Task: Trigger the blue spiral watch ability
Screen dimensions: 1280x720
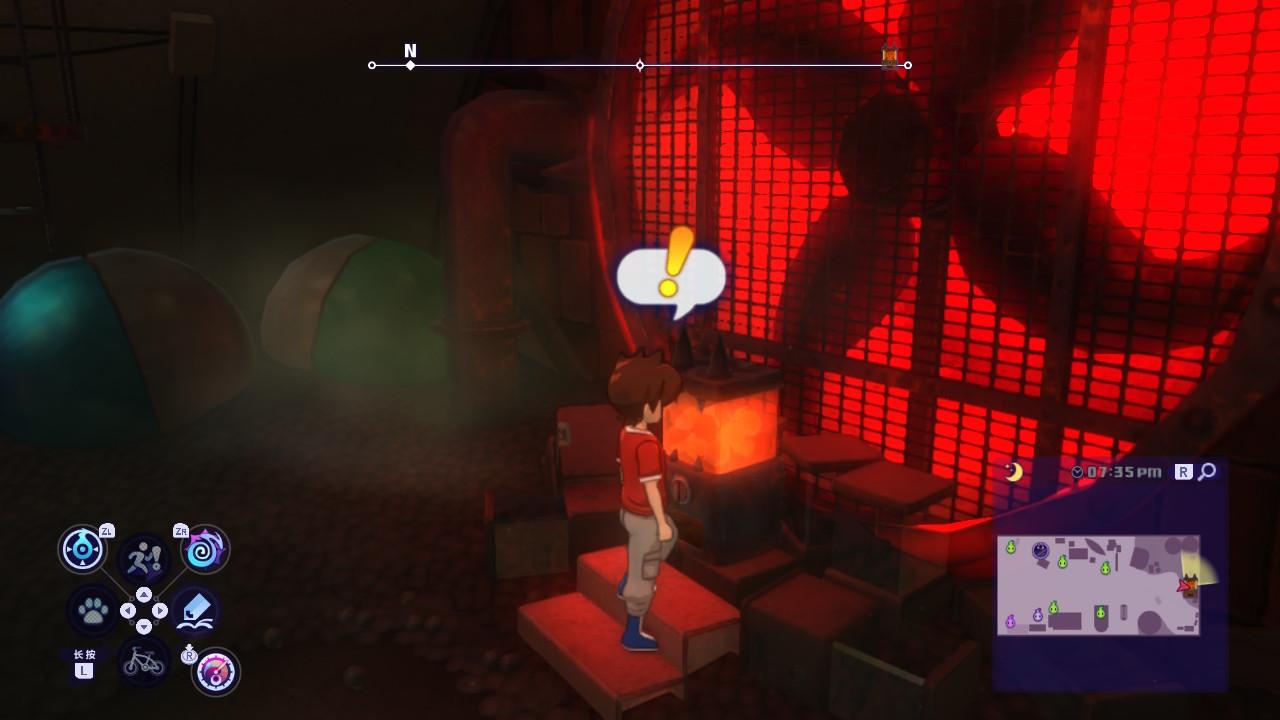Action: tap(206, 549)
